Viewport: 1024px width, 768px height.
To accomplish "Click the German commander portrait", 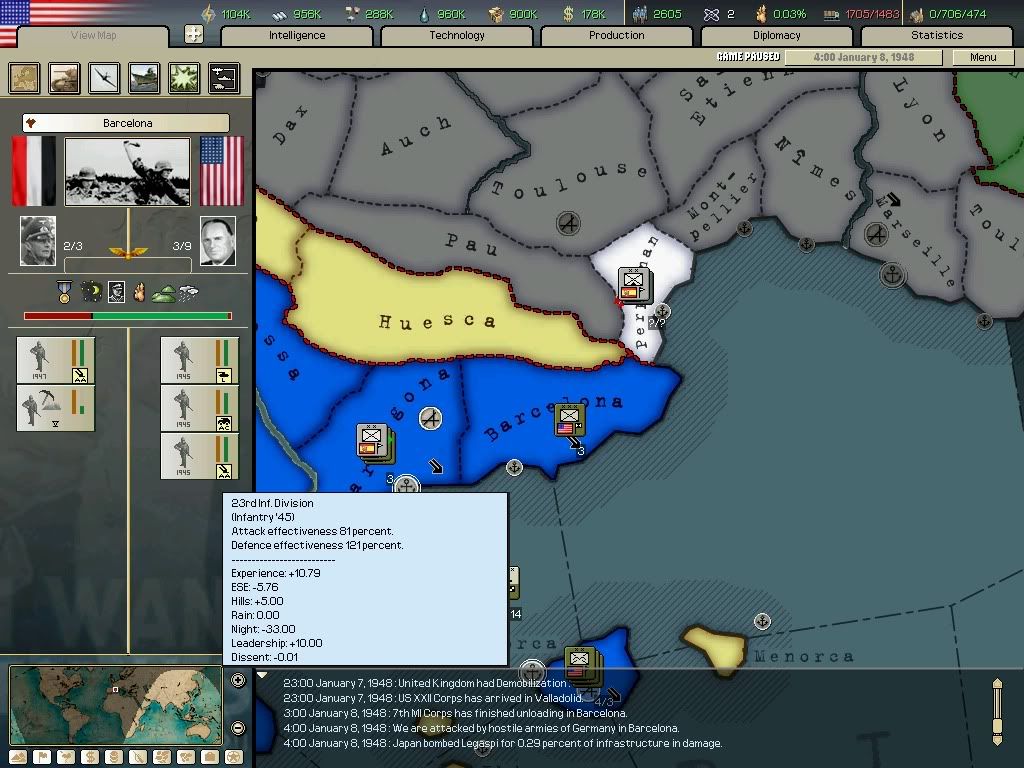I will click(x=38, y=241).
